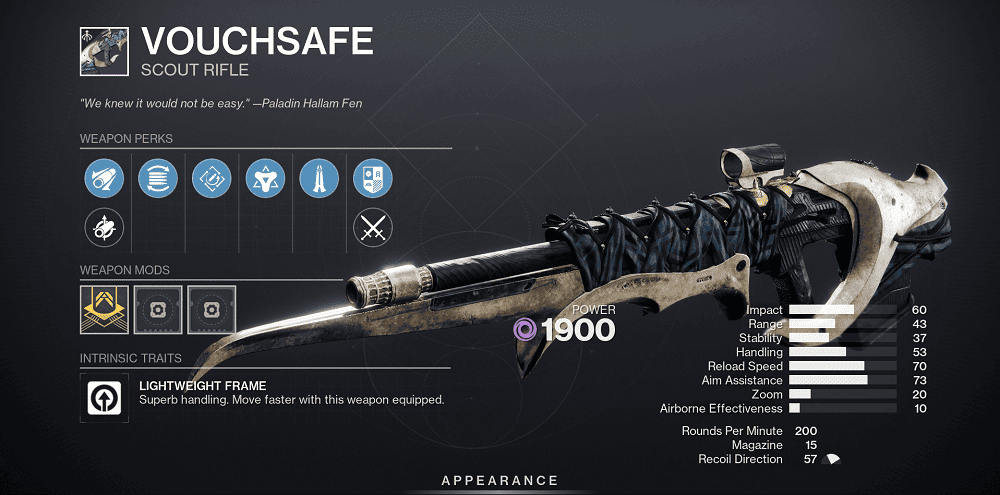The height and width of the screenshot is (495, 1000).
Task: Choose the alternate barrel perk with arrows
Action: tap(104, 229)
